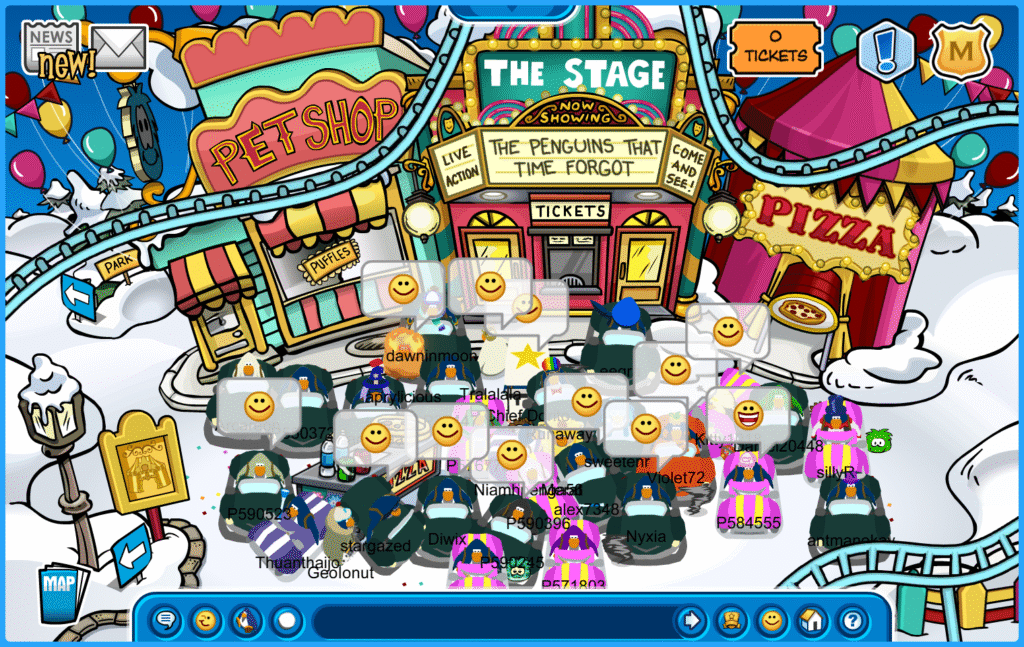Image resolution: width=1024 pixels, height=647 pixels.
Task: Open help with the question mark button
Action: (x=851, y=621)
